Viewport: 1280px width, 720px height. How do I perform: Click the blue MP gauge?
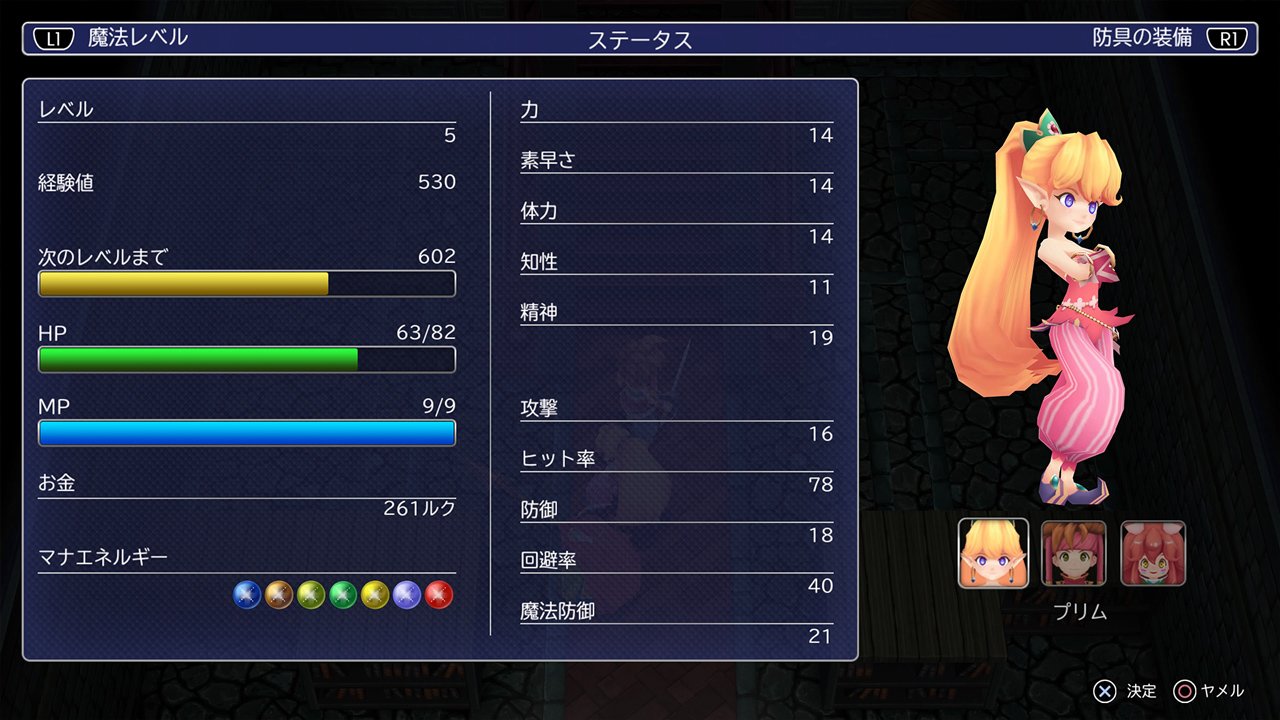[246, 432]
